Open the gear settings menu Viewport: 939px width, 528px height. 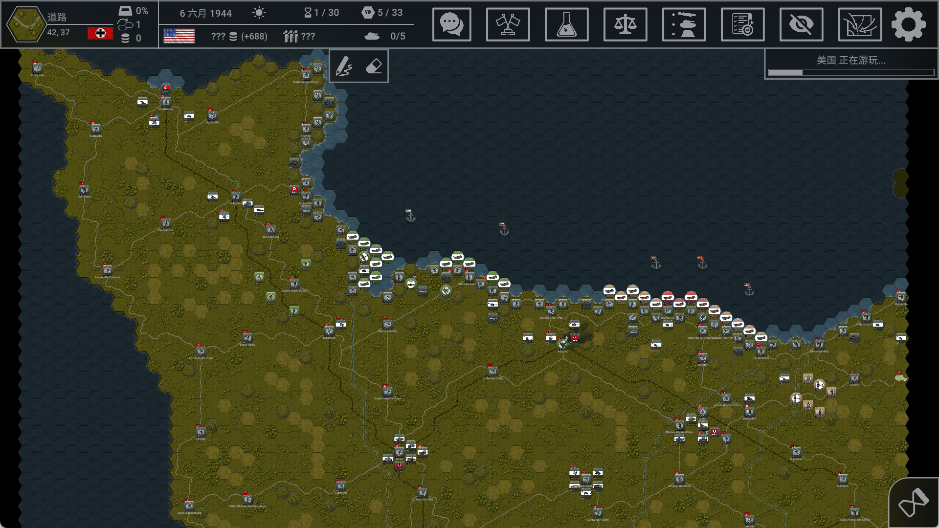[909, 24]
